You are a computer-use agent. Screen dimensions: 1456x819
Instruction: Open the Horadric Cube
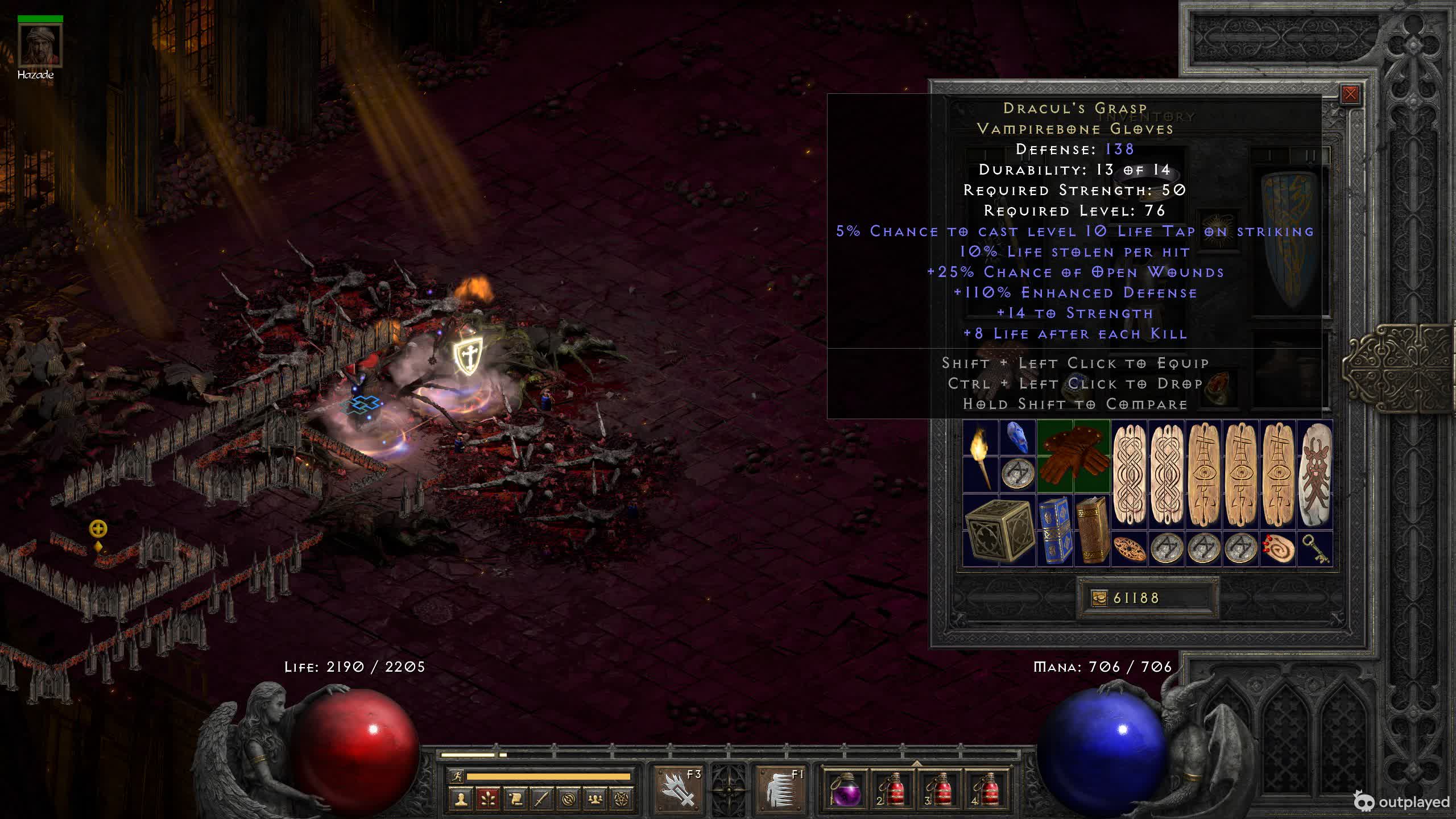tap(999, 531)
